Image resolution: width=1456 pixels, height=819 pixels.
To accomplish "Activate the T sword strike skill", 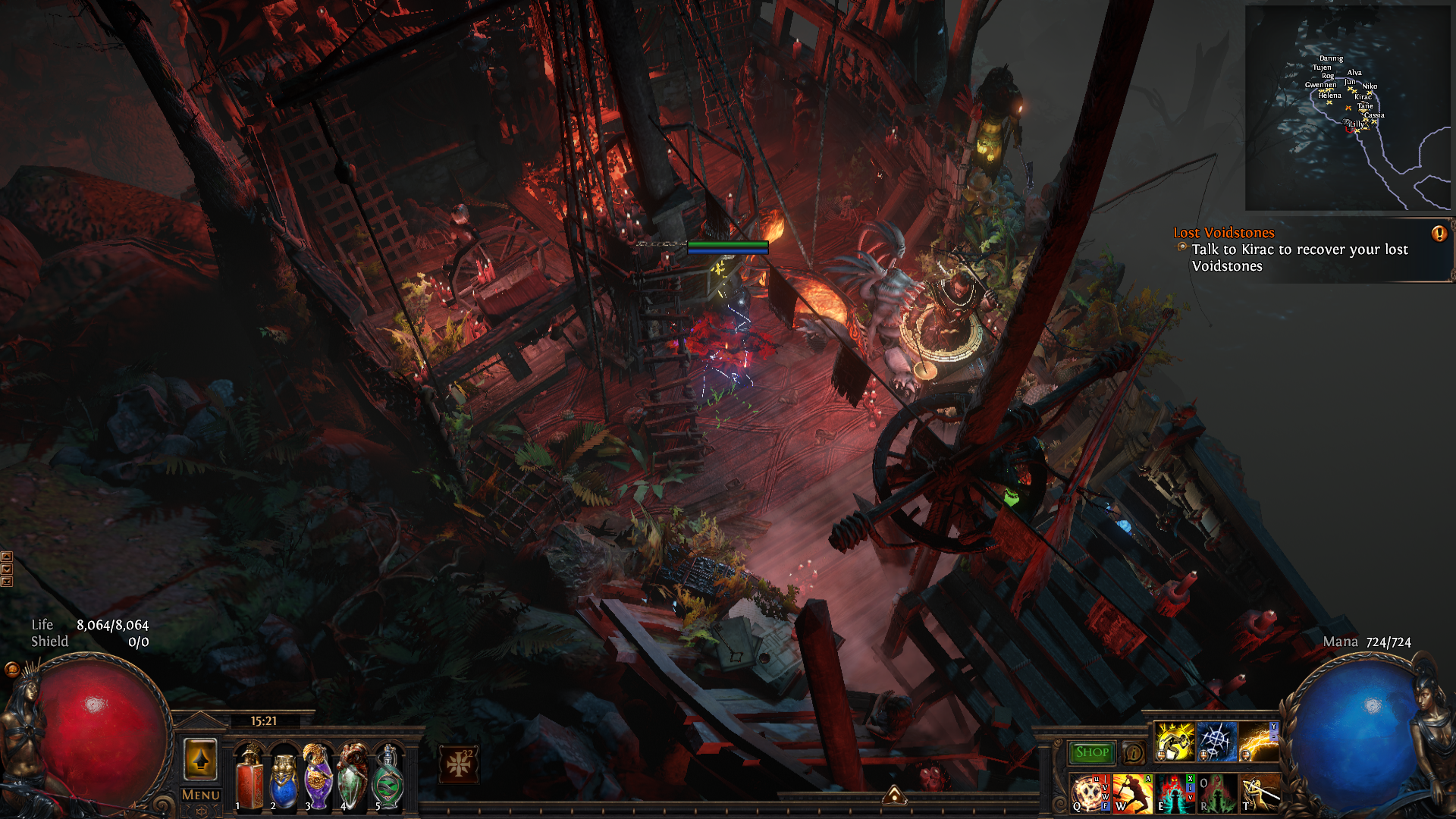I will pos(1259,793).
